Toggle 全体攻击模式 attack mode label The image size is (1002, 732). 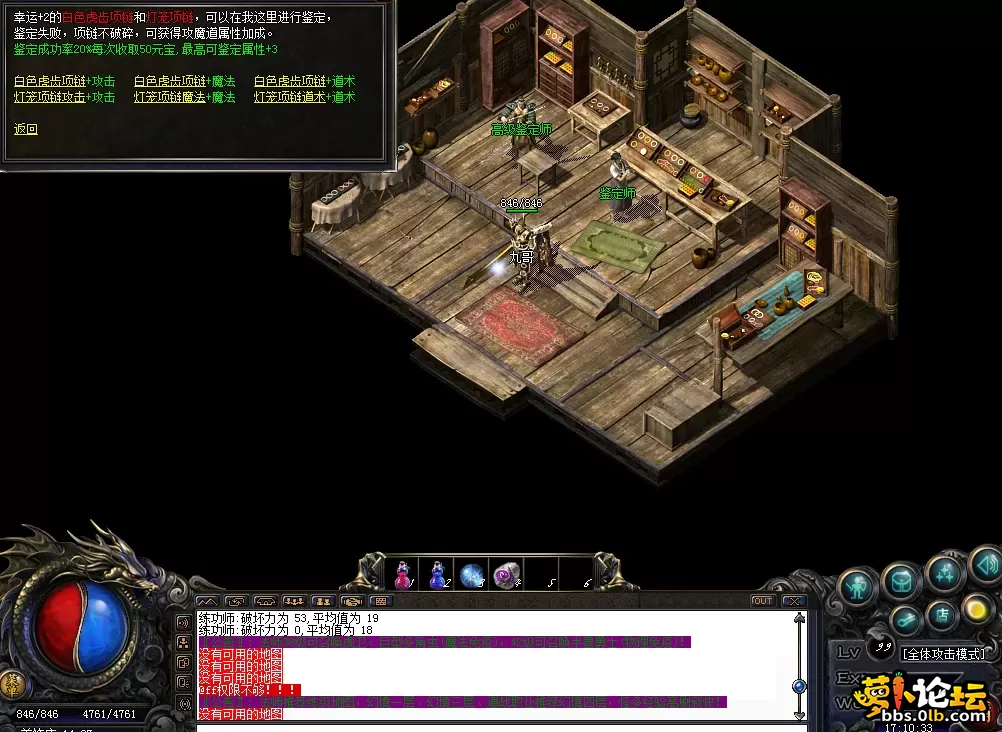tap(944, 653)
